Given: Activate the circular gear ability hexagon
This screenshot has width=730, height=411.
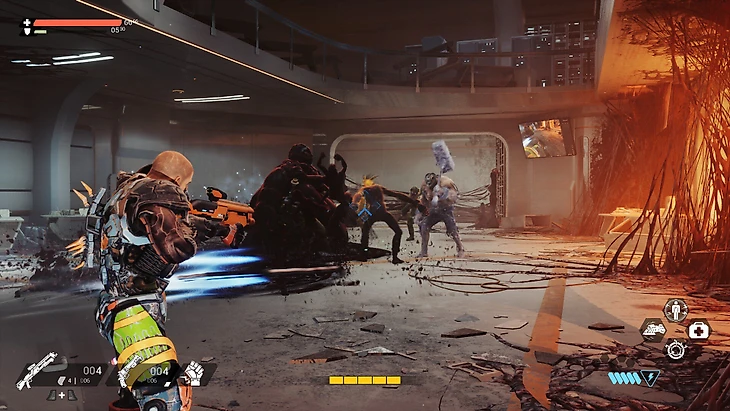Looking at the screenshot, I should coord(675,350).
